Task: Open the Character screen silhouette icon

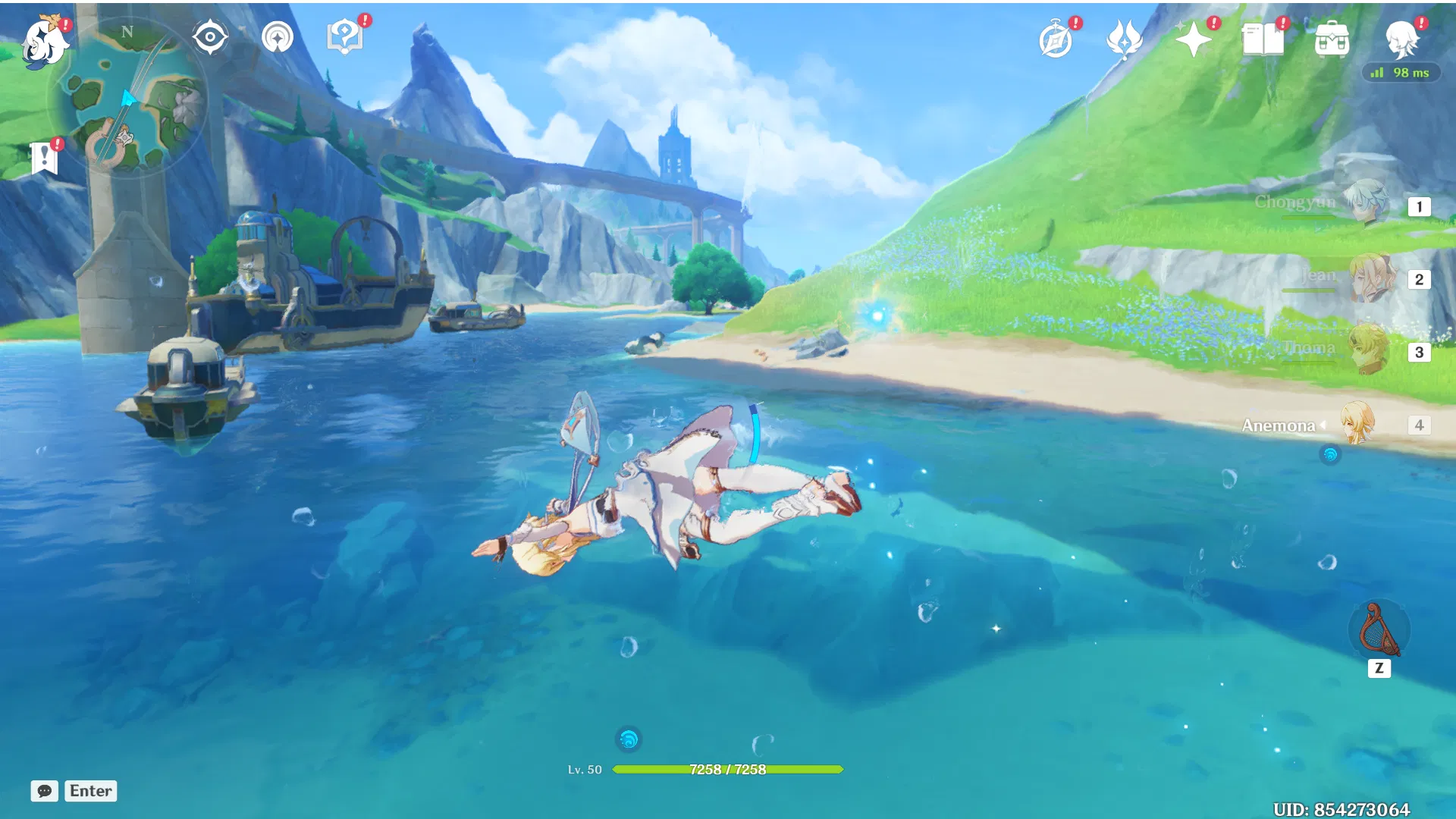Action: tap(1404, 42)
